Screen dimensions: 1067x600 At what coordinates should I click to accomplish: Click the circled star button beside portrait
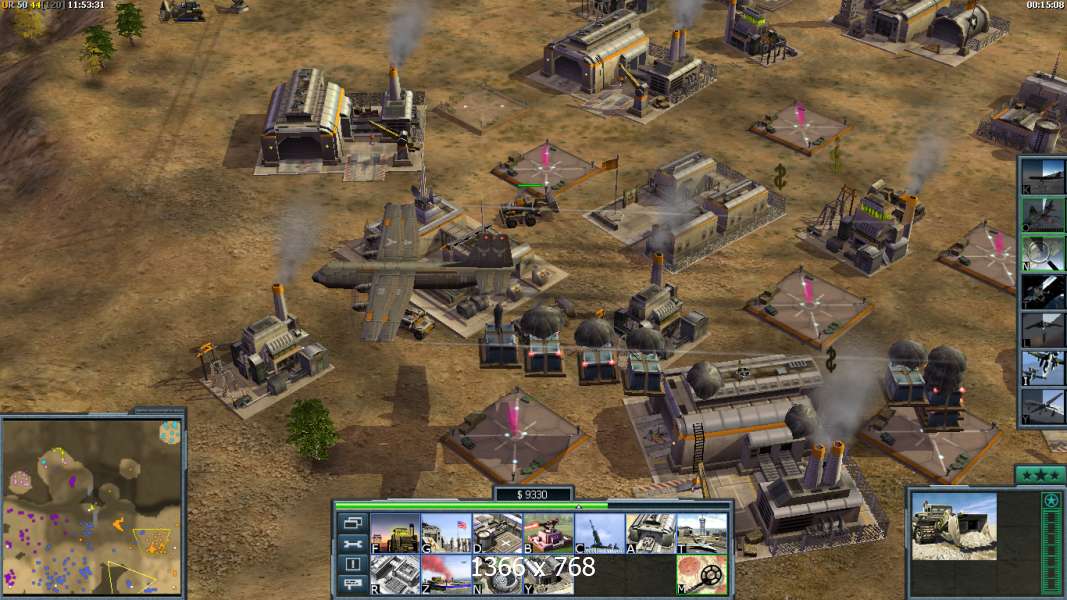point(1050,501)
